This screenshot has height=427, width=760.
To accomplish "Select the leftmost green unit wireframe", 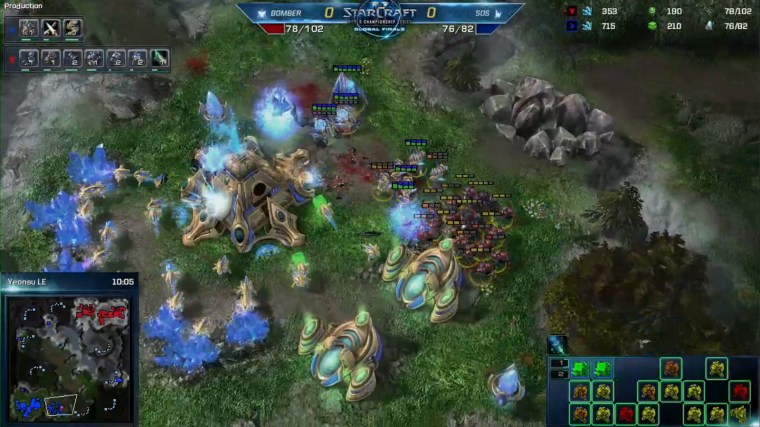I will pyautogui.click(x=580, y=368).
